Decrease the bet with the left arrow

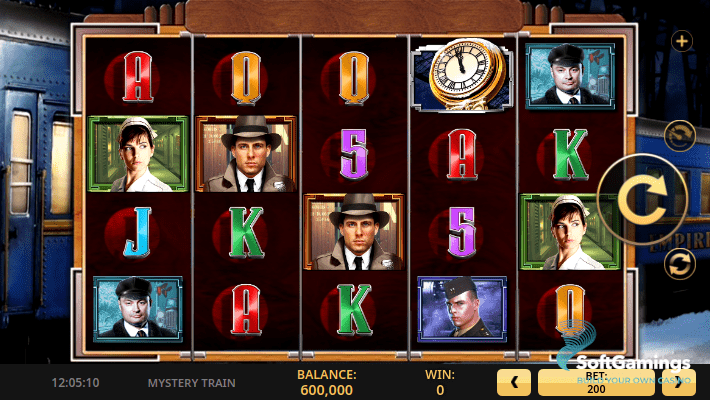pos(514,382)
